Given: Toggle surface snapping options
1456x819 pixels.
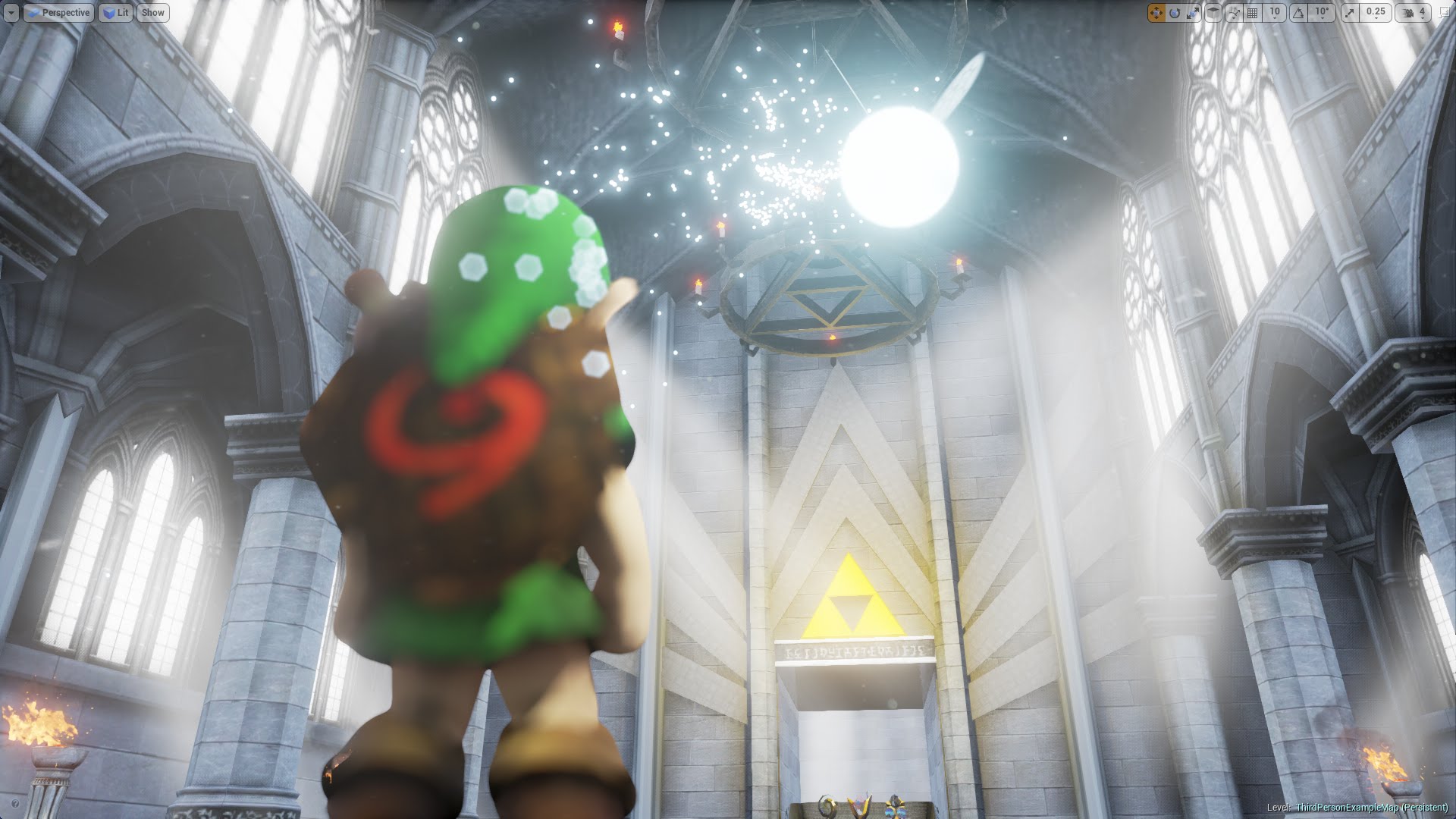Looking at the screenshot, I should [x=1234, y=13].
